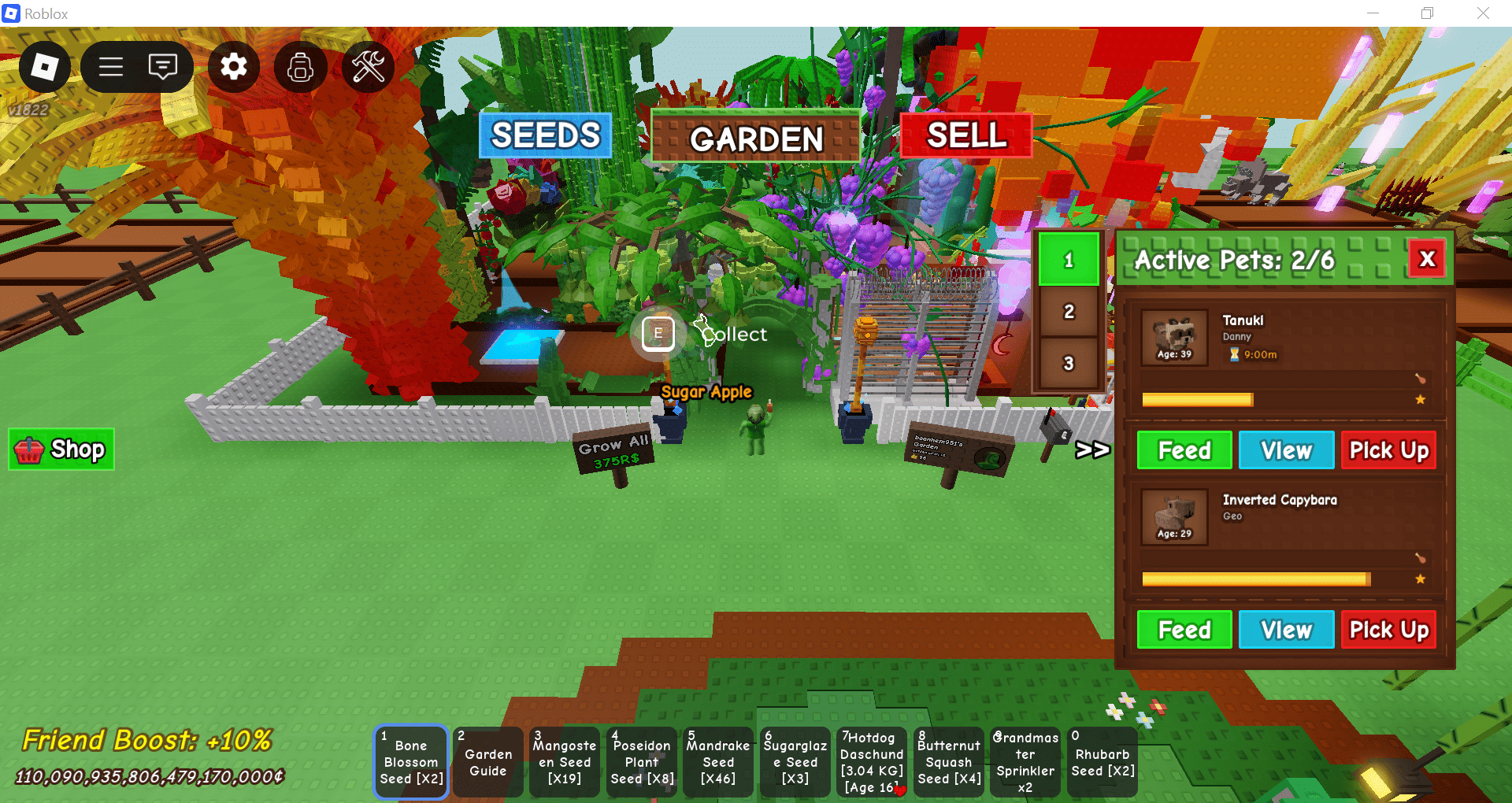Open the Roblox logo menu button
The height and width of the screenshot is (803, 1512).
point(44,67)
